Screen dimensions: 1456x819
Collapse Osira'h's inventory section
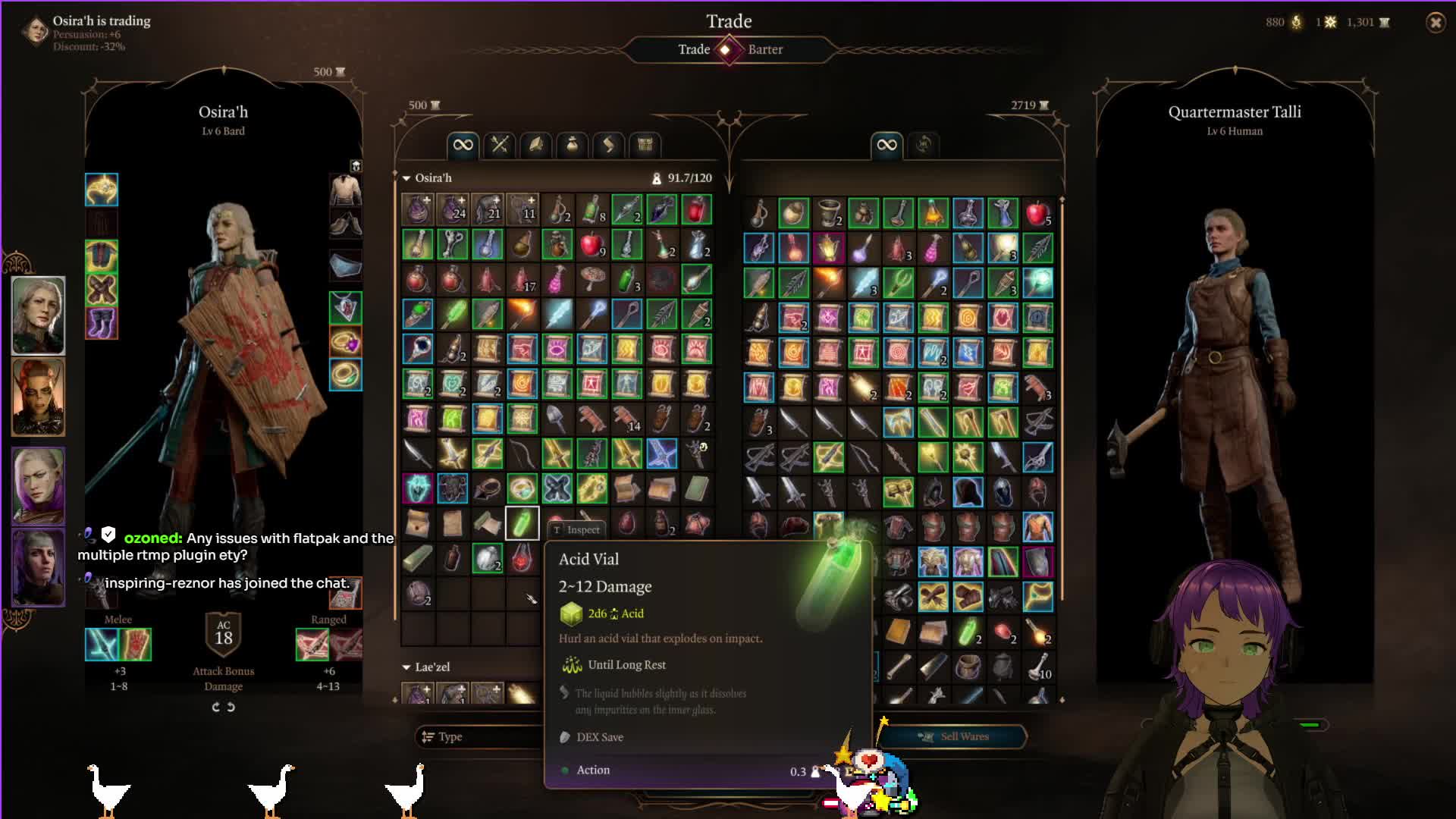407,178
